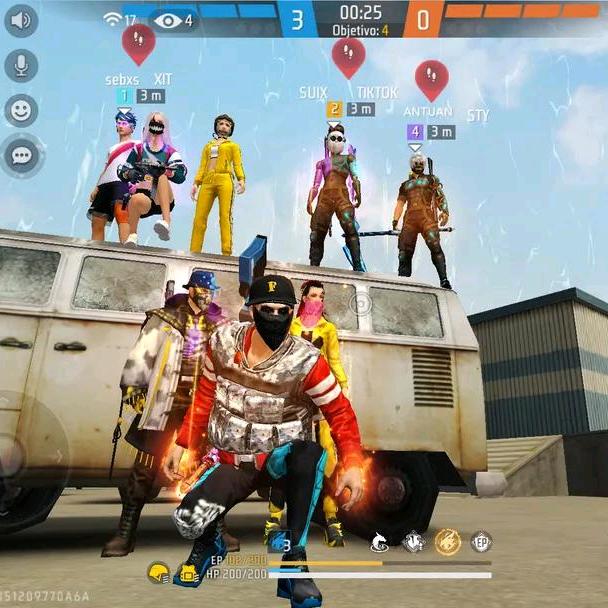Toggle the speaker sound button
This screenshot has width=608, height=608.
(x=21, y=21)
